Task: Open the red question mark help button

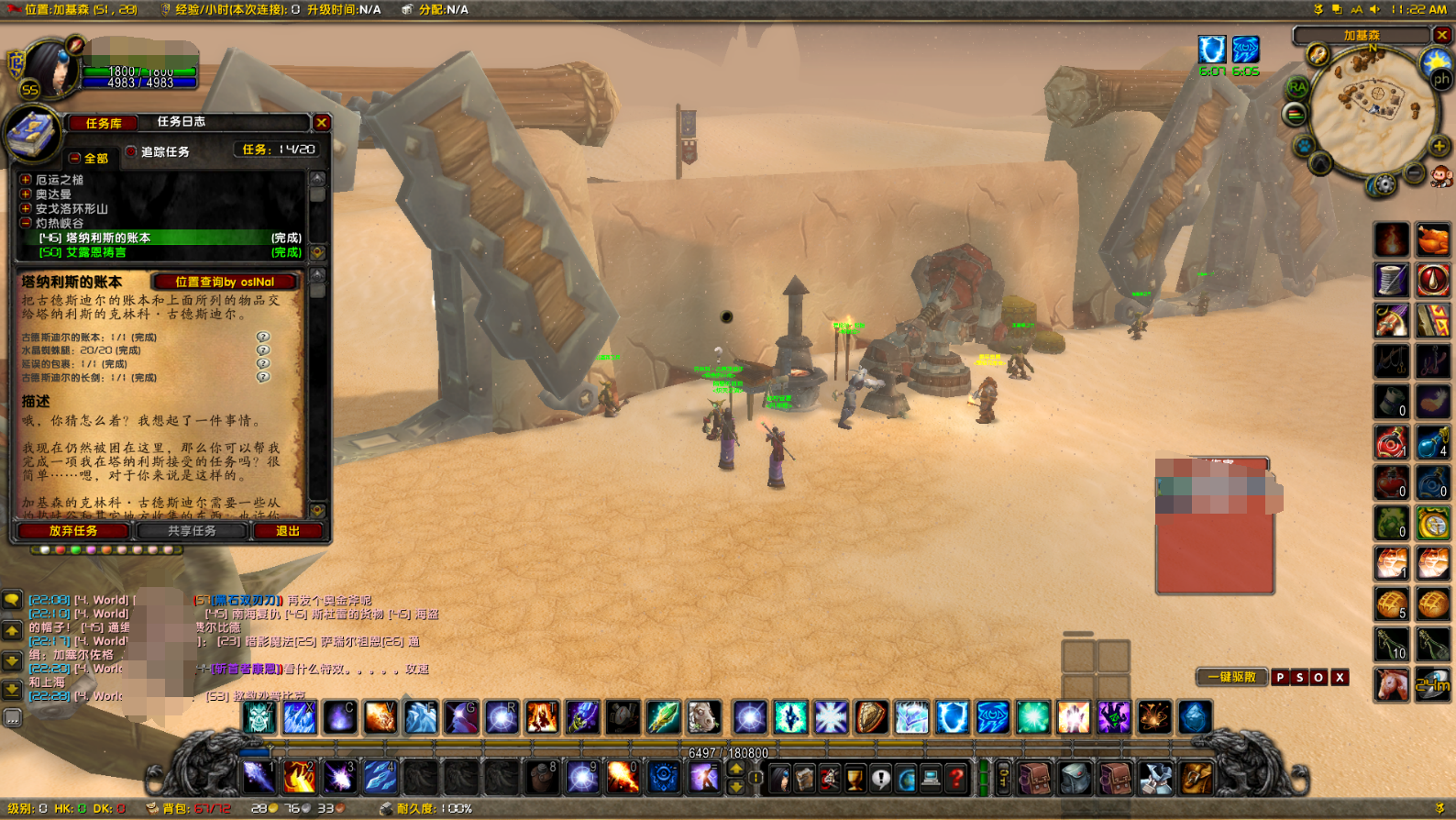Action: click(x=956, y=779)
